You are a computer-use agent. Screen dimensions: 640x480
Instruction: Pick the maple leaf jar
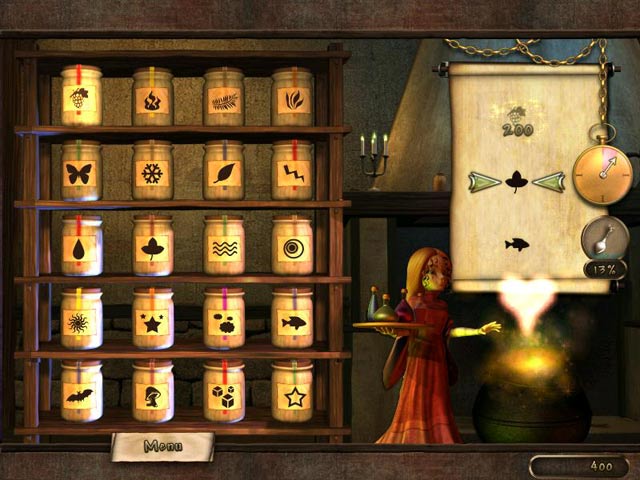[152, 248]
